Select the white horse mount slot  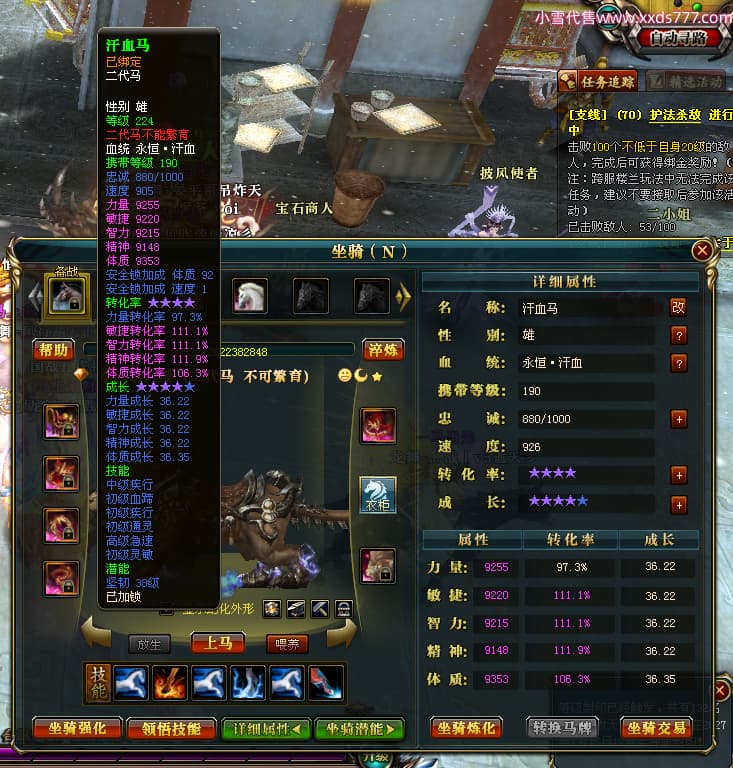(249, 295)
